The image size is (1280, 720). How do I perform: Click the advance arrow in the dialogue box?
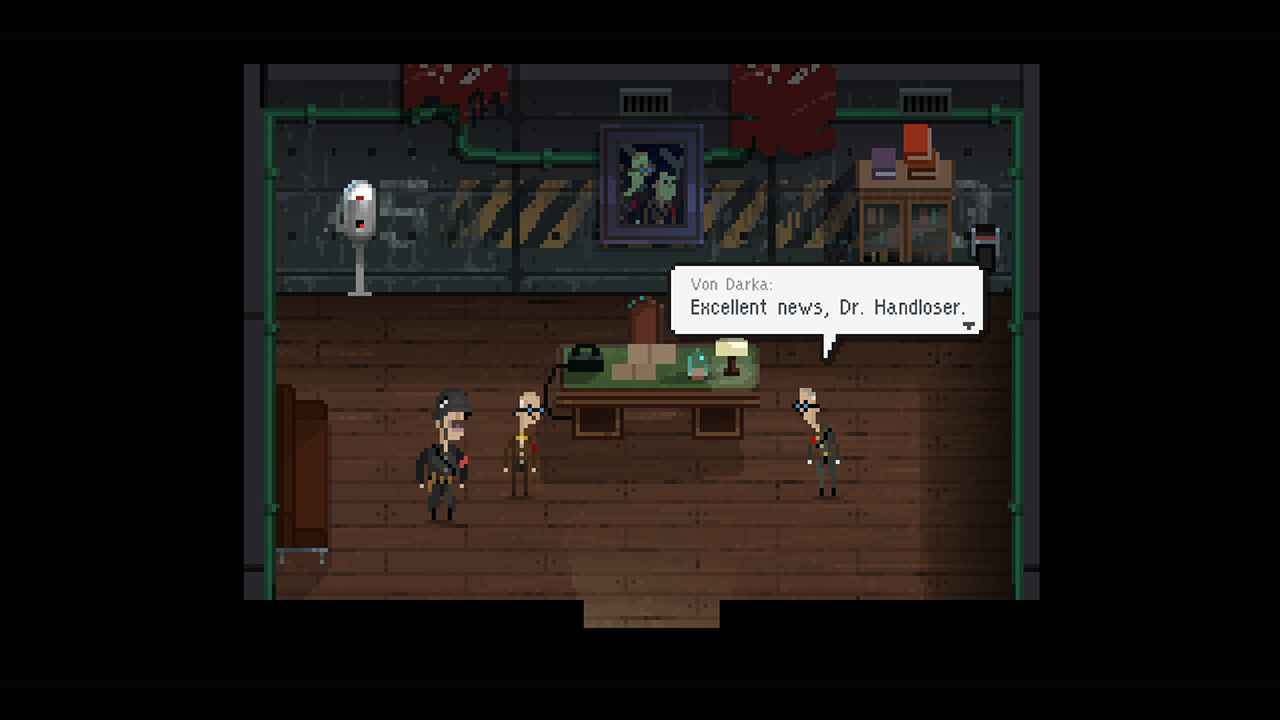point(968,324)
